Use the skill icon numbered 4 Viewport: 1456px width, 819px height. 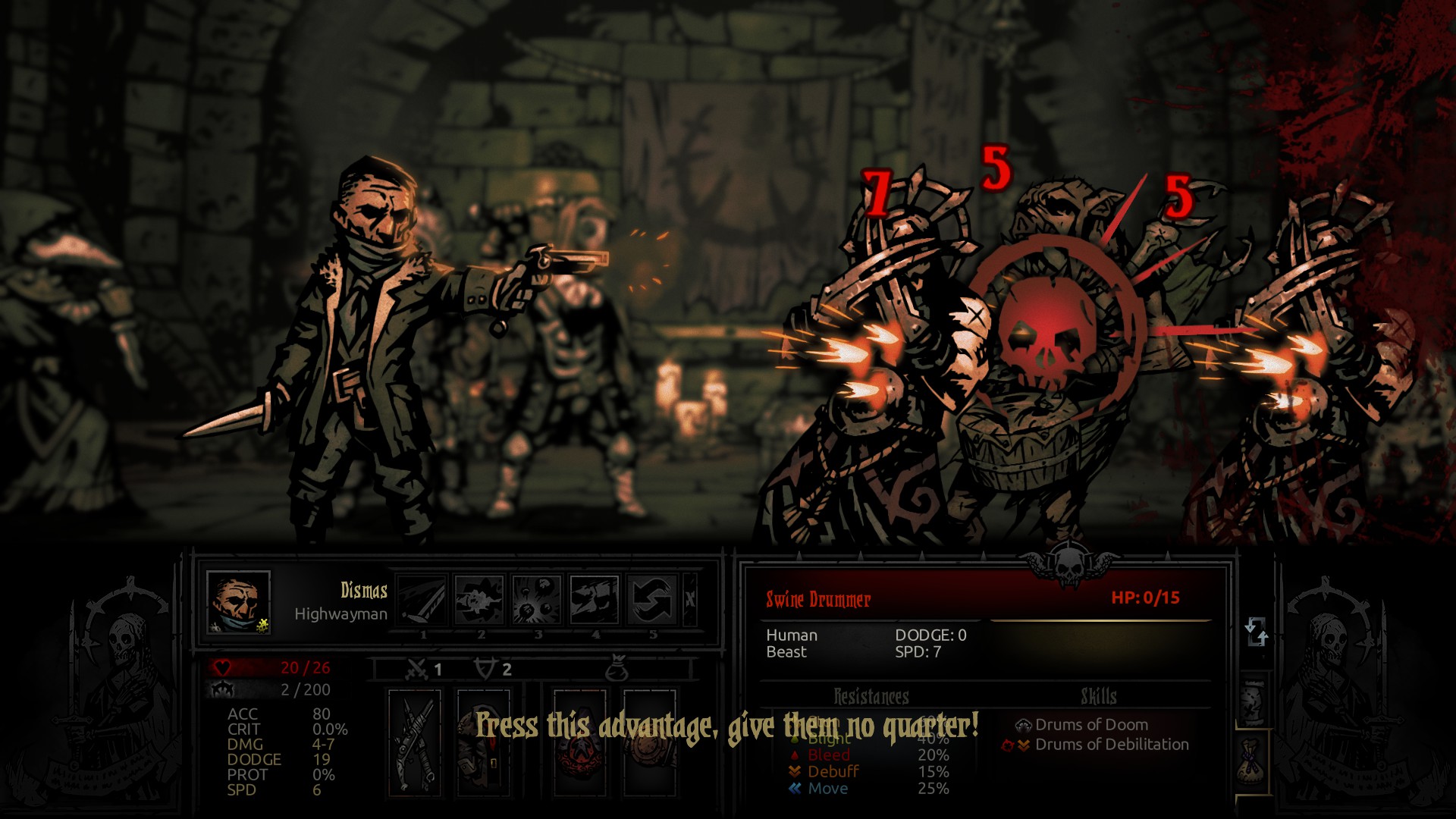pos(595,600)
